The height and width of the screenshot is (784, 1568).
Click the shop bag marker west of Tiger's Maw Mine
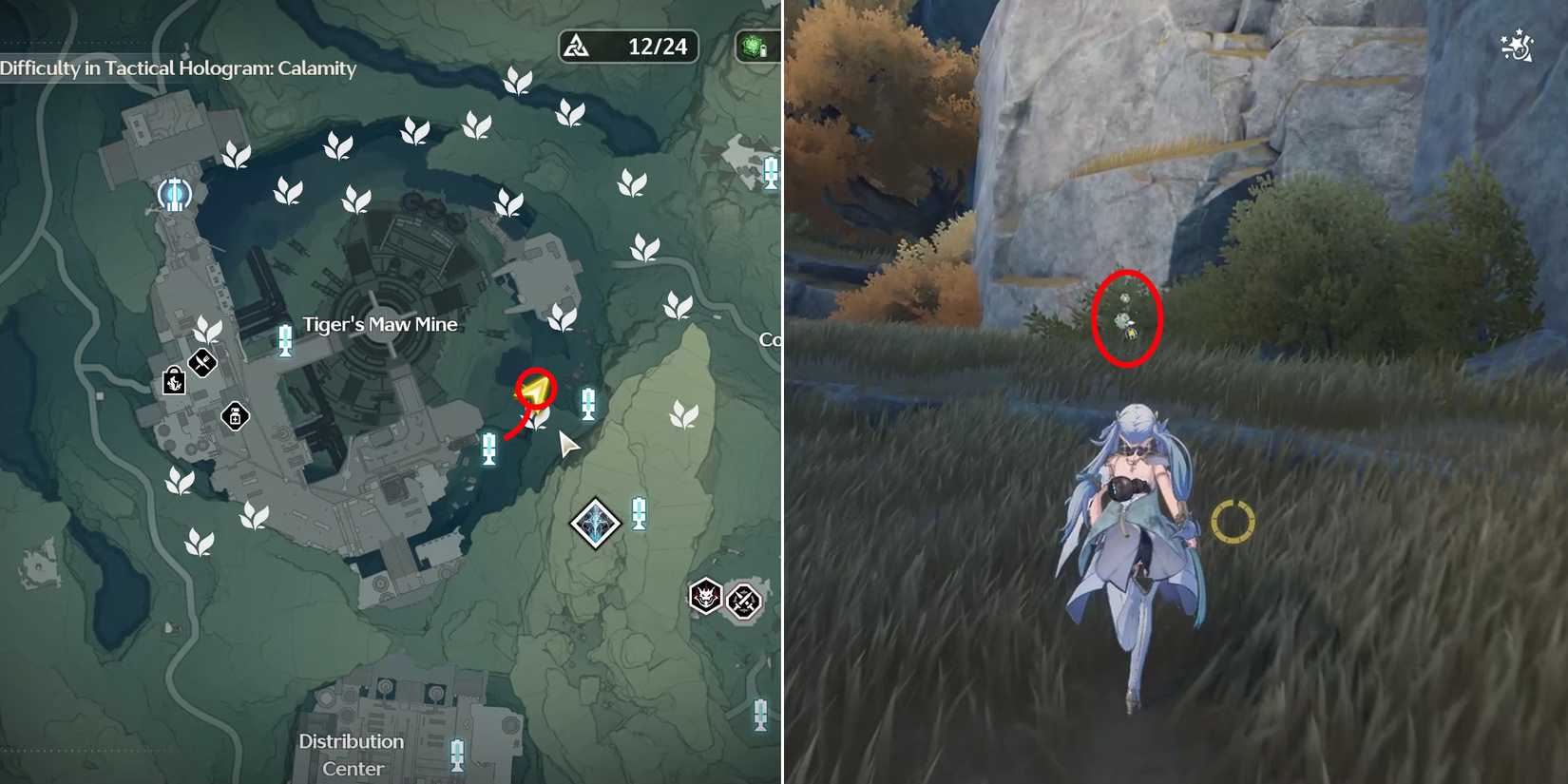click(176, 384)
